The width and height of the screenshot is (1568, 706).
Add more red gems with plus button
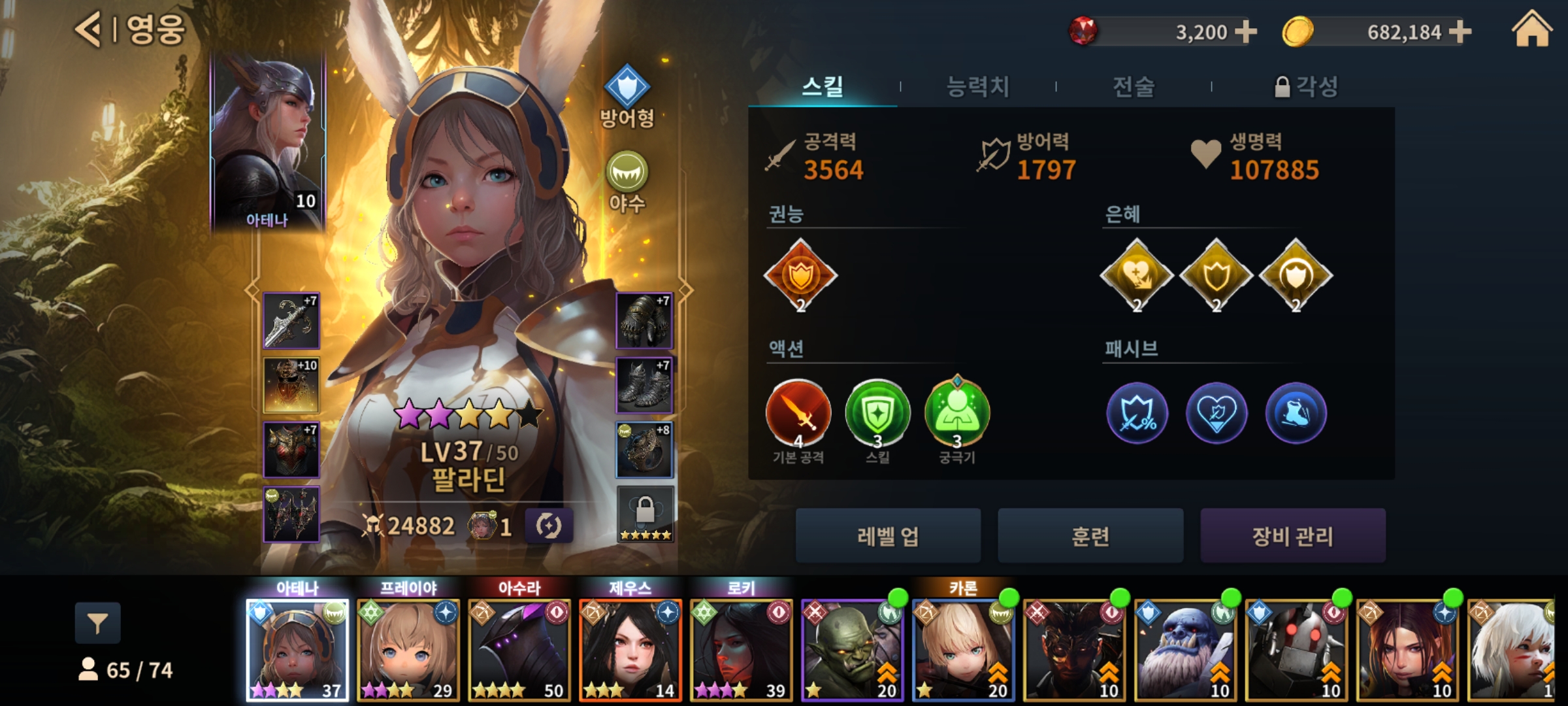pyautogui.click(x=1246, y=31)
